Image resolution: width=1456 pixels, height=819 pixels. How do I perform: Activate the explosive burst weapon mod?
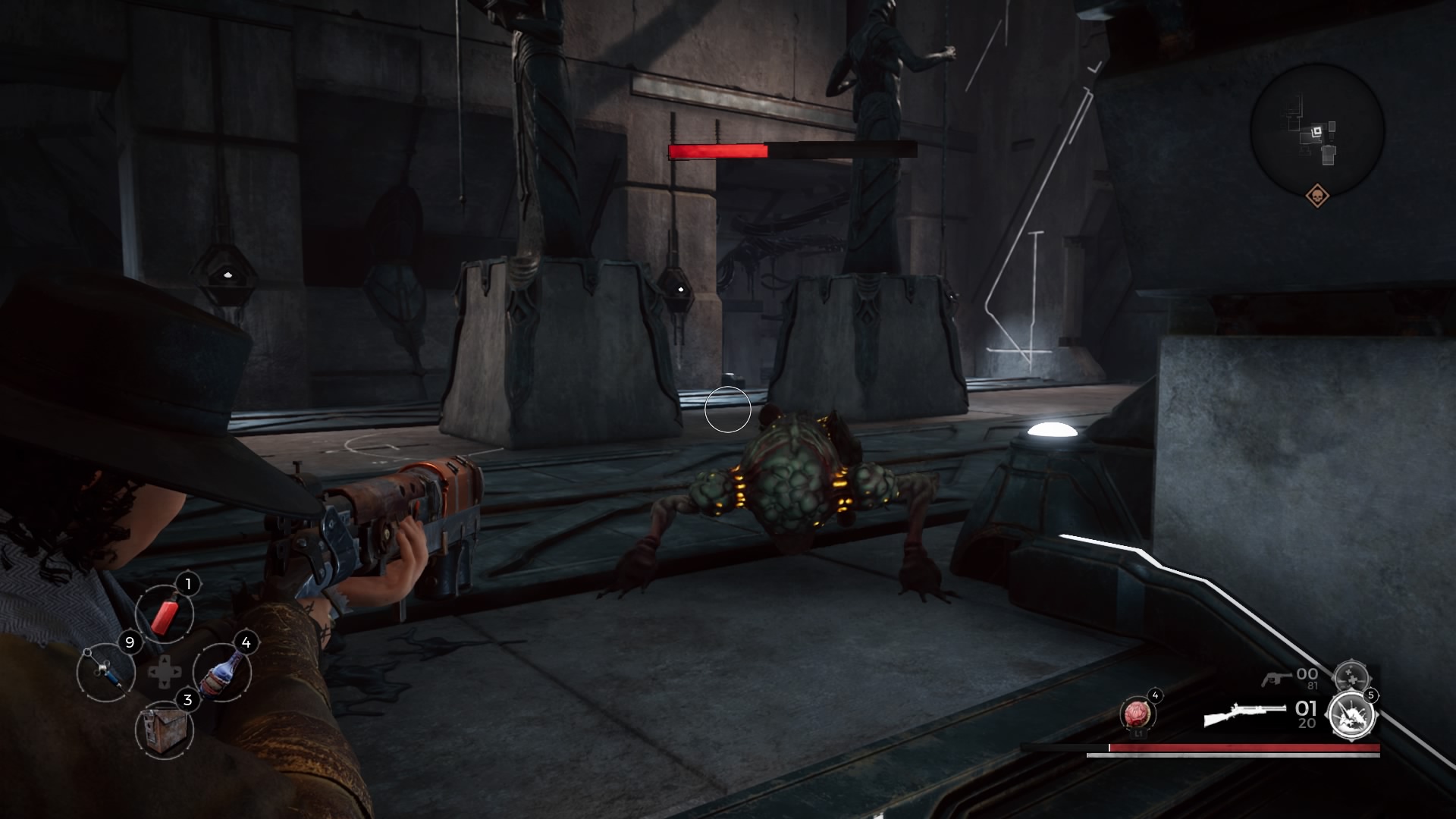(x=1353, y=714)
